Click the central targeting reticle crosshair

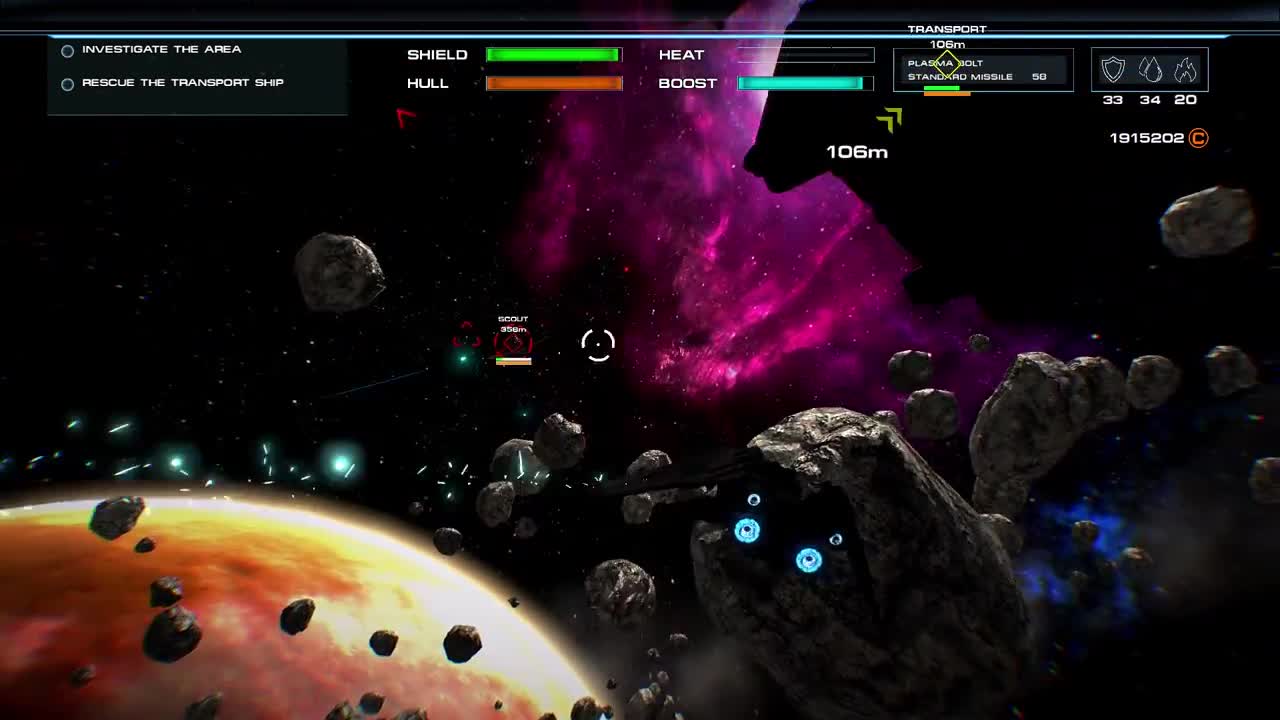tap(597, 343)
